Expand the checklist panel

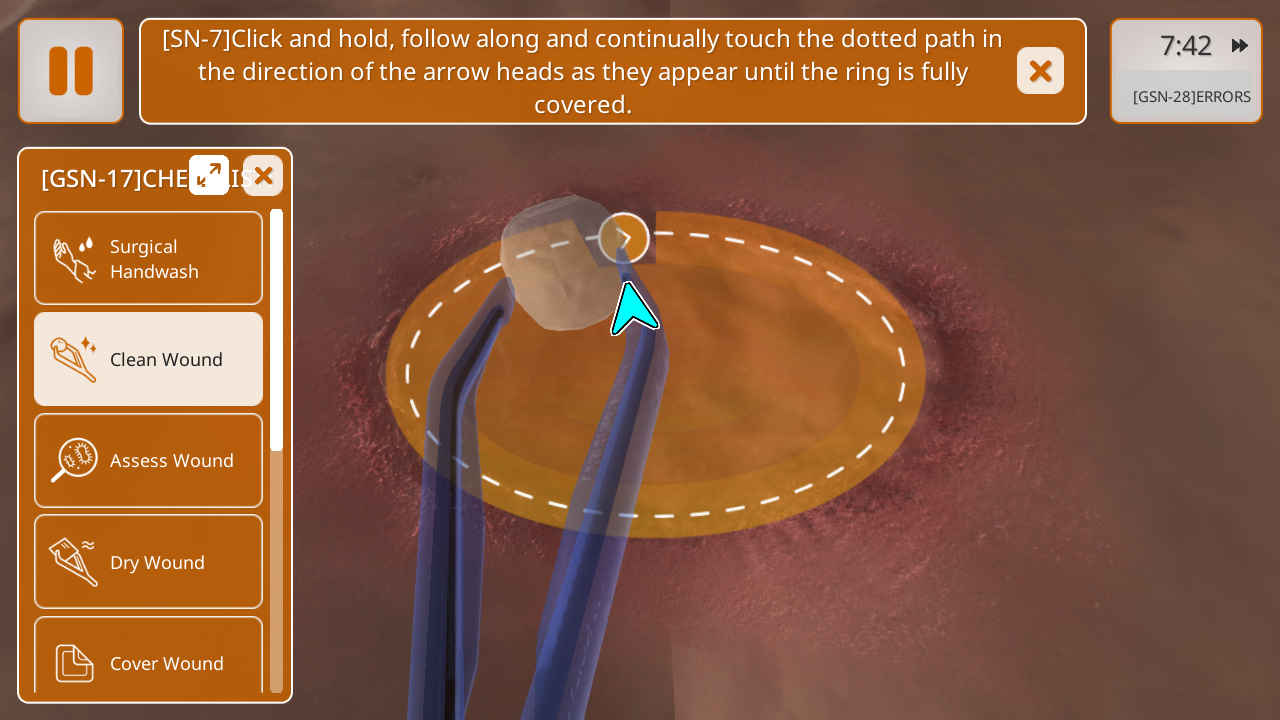point(209,175)
